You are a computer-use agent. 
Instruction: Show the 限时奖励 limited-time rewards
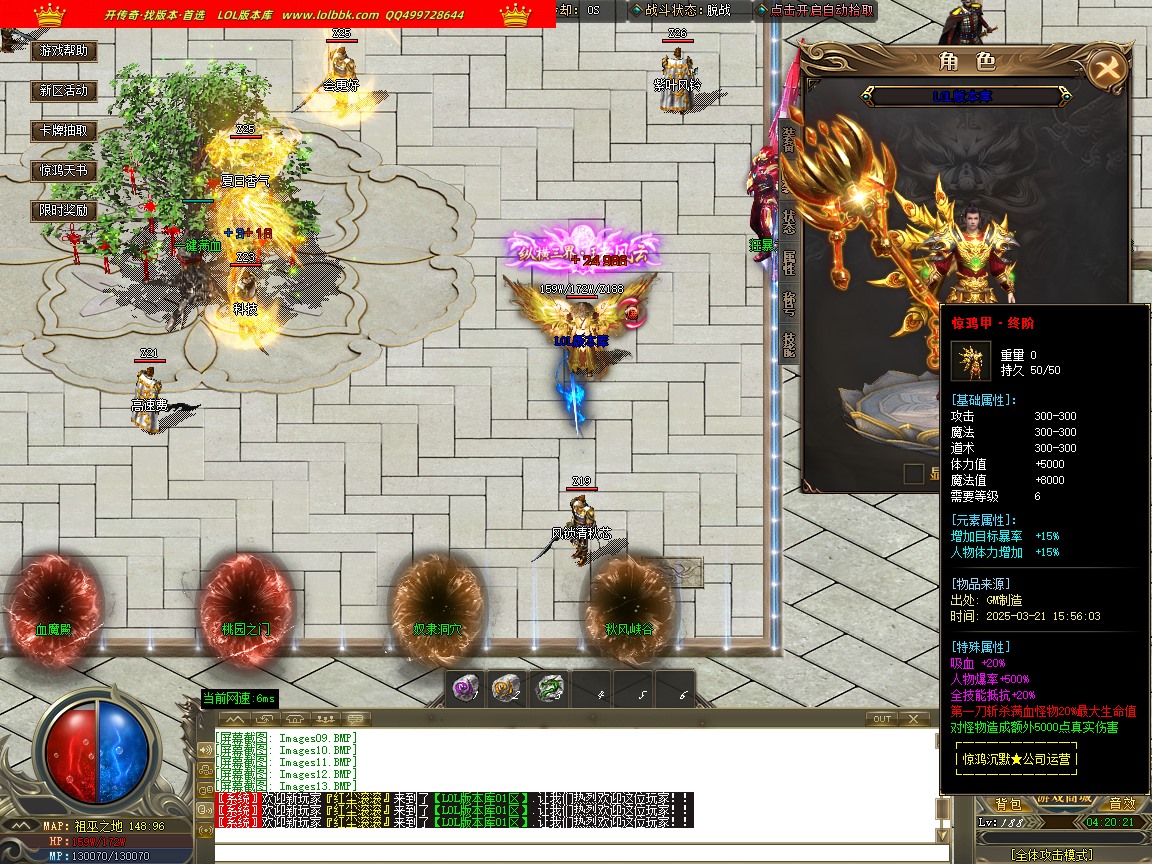pos(64,210)
